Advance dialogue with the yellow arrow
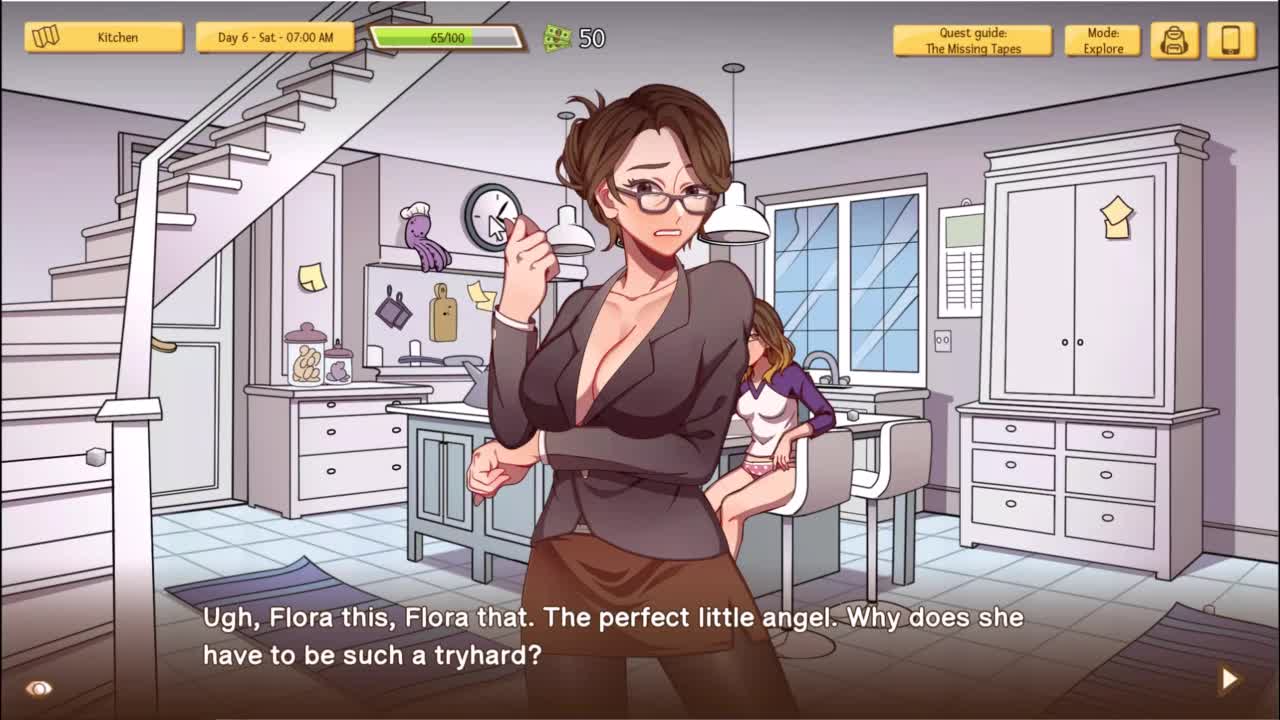 (x=1229, y=679)
